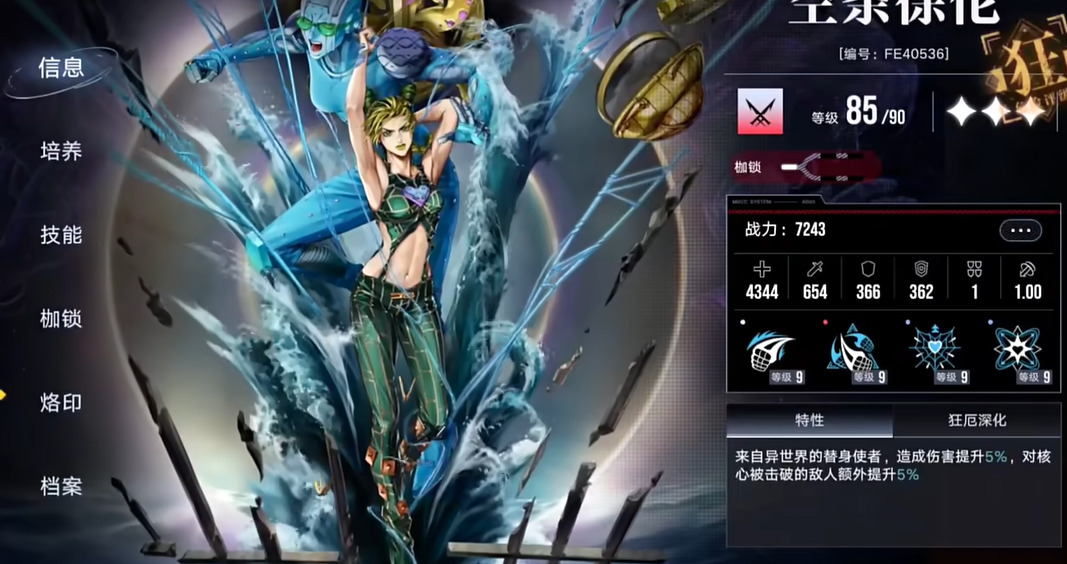Switch to the 特性 (Traits) tab
The image size is (1067, 564).
coord(809,420)
